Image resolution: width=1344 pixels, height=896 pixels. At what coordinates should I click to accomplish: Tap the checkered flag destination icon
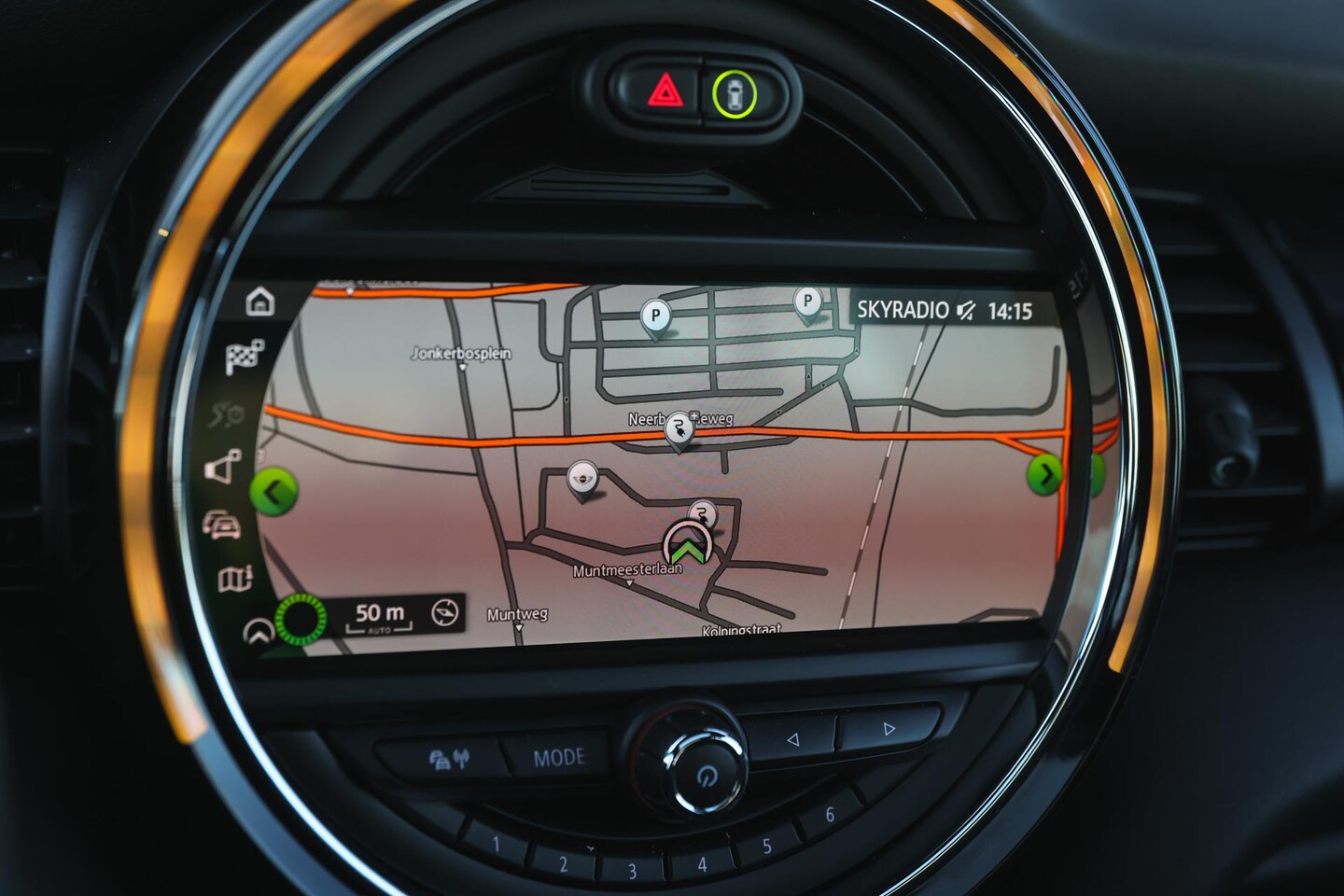click(x=245, y=357)
